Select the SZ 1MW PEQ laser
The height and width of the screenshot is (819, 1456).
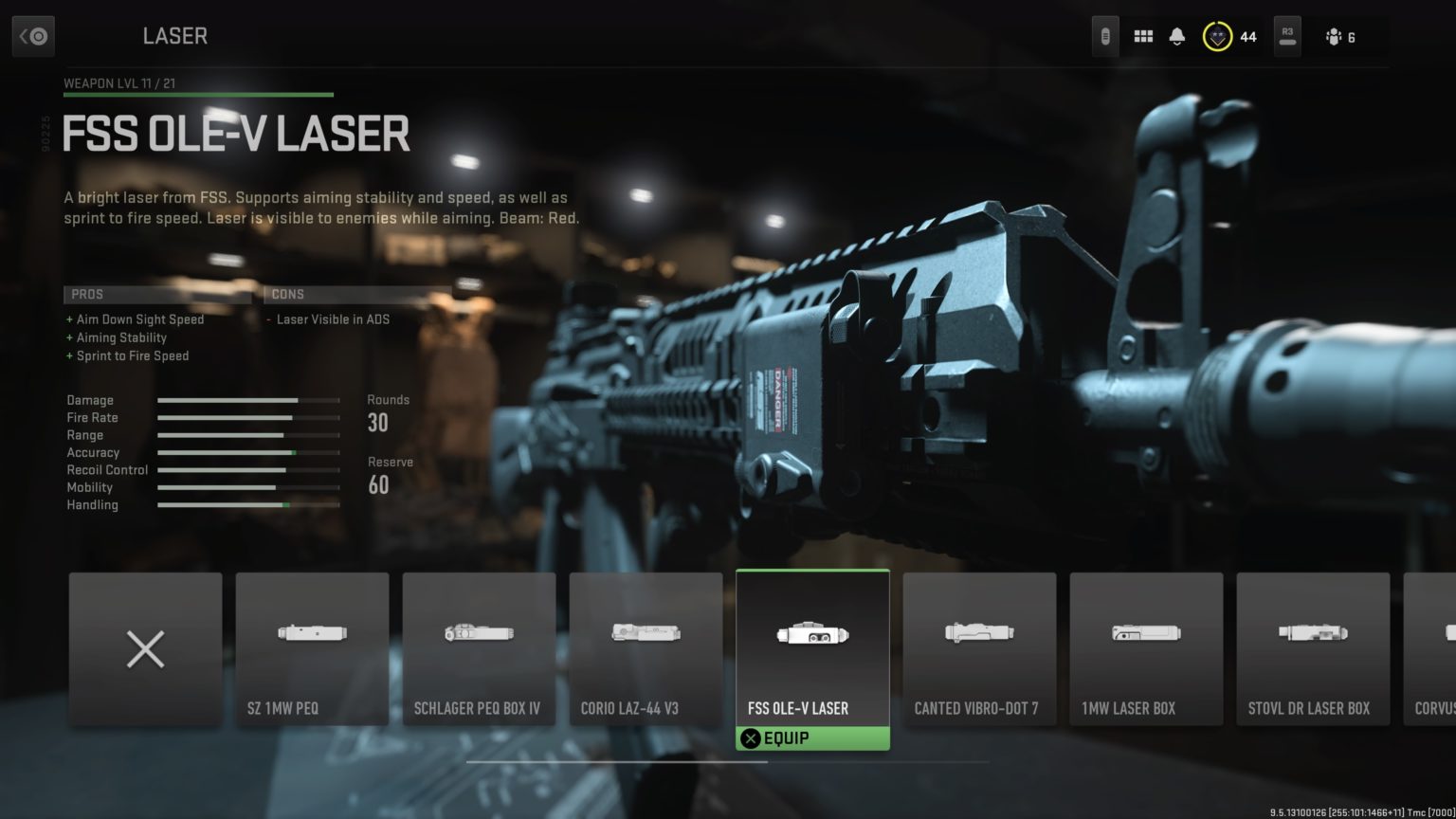click(312, 648)
